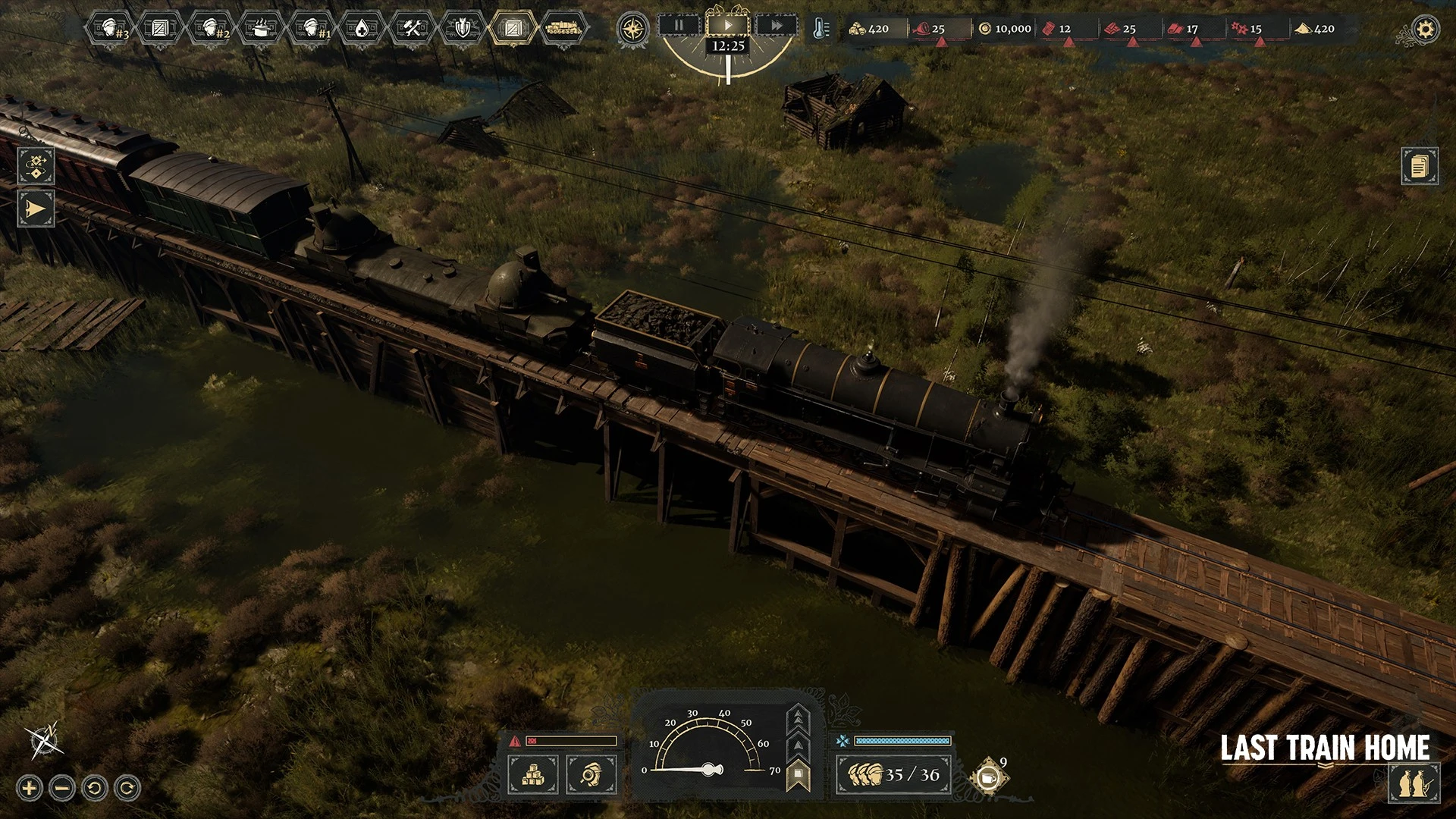Open the stacked crates resources panel
The height and width of the screenshot is (819, 1456).
click(x=533, y=774)
